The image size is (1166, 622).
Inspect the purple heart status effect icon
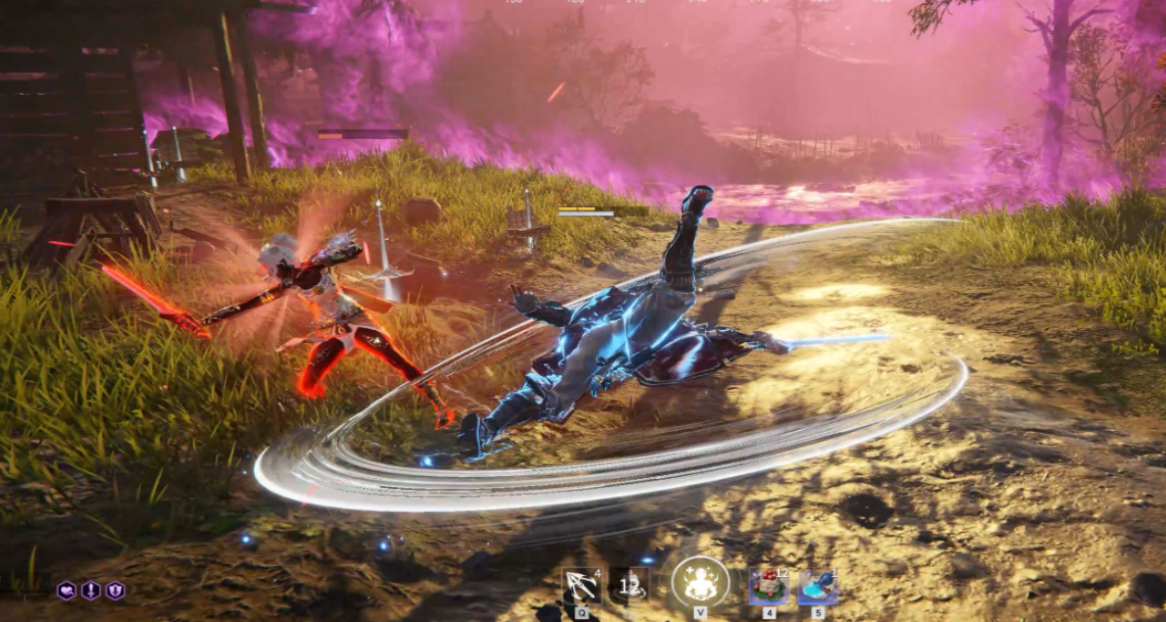click(67, 591)
